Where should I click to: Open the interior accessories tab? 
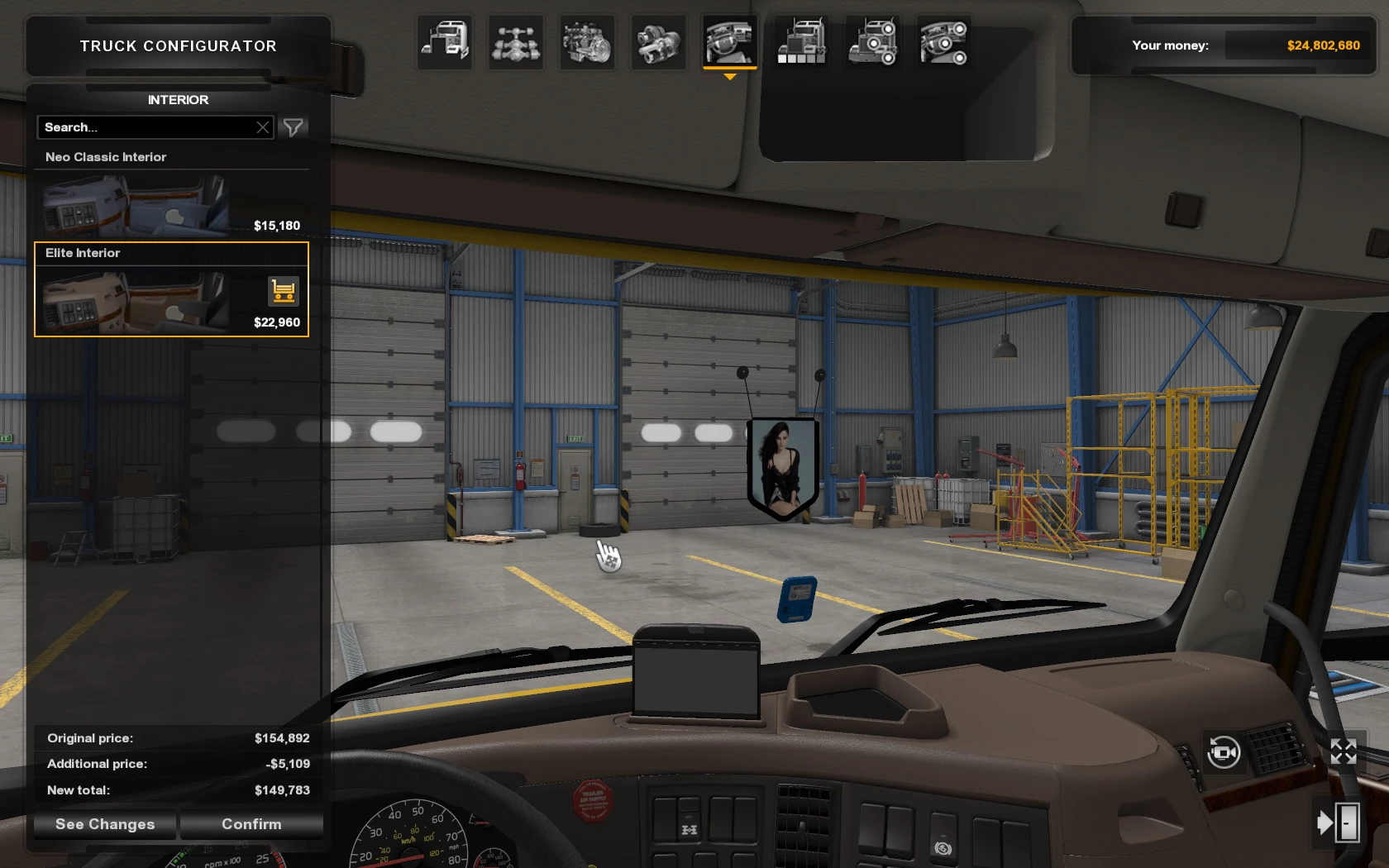(943, 42)
